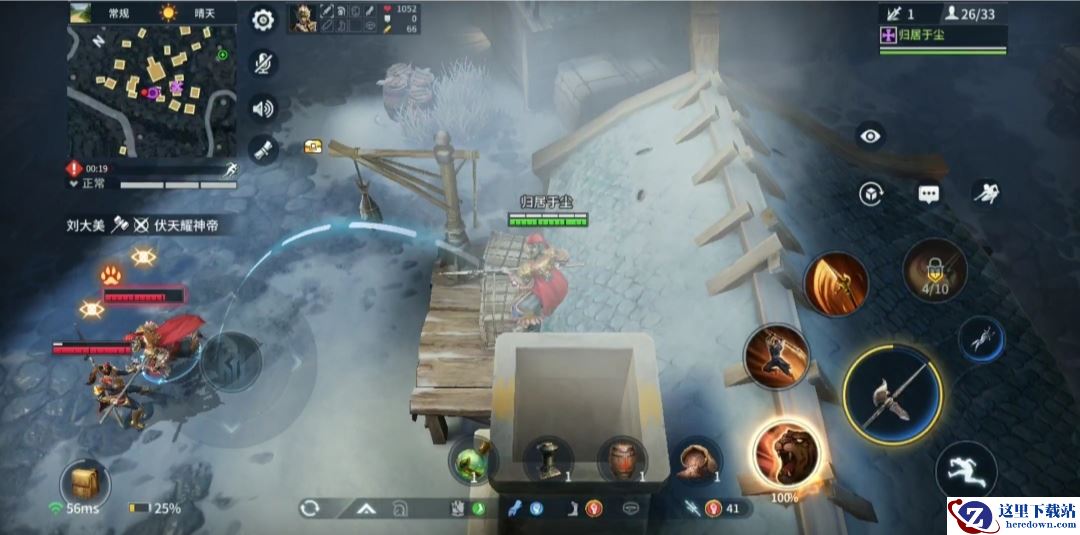Activate the leaping warrior skill

pyautogui.click(x=776, y=357)
